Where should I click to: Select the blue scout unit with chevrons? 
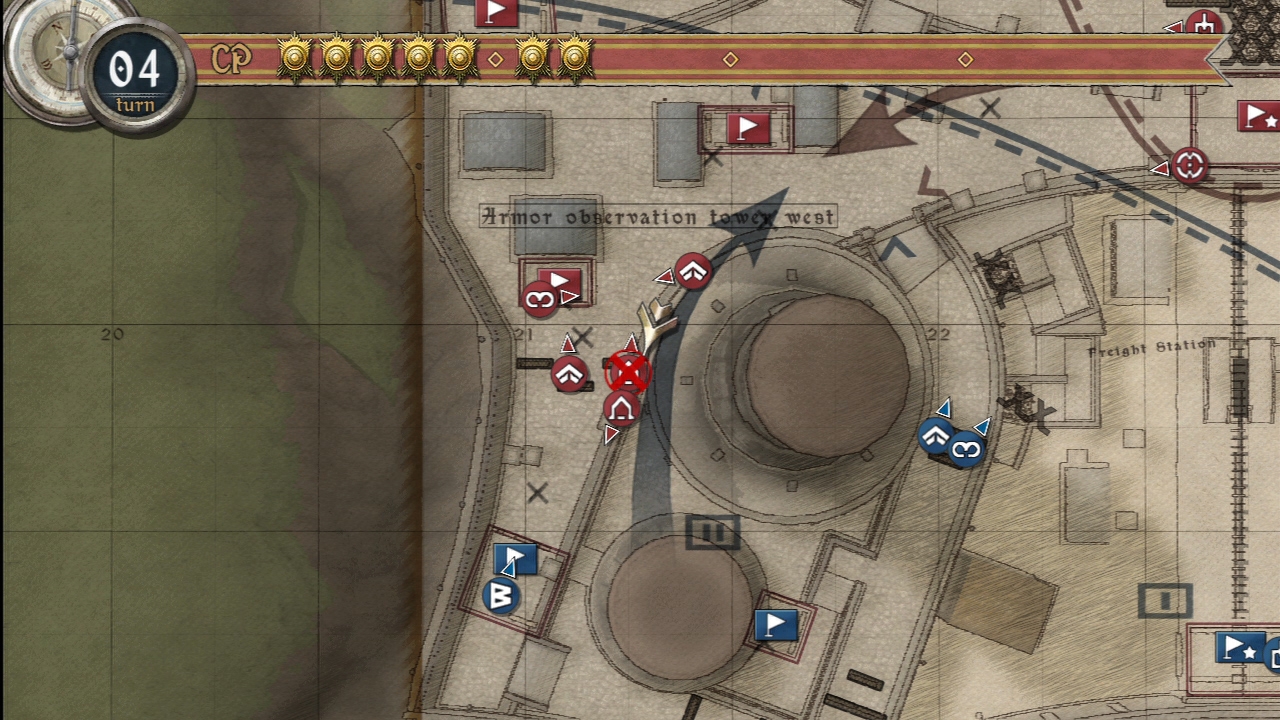[936, 436]
